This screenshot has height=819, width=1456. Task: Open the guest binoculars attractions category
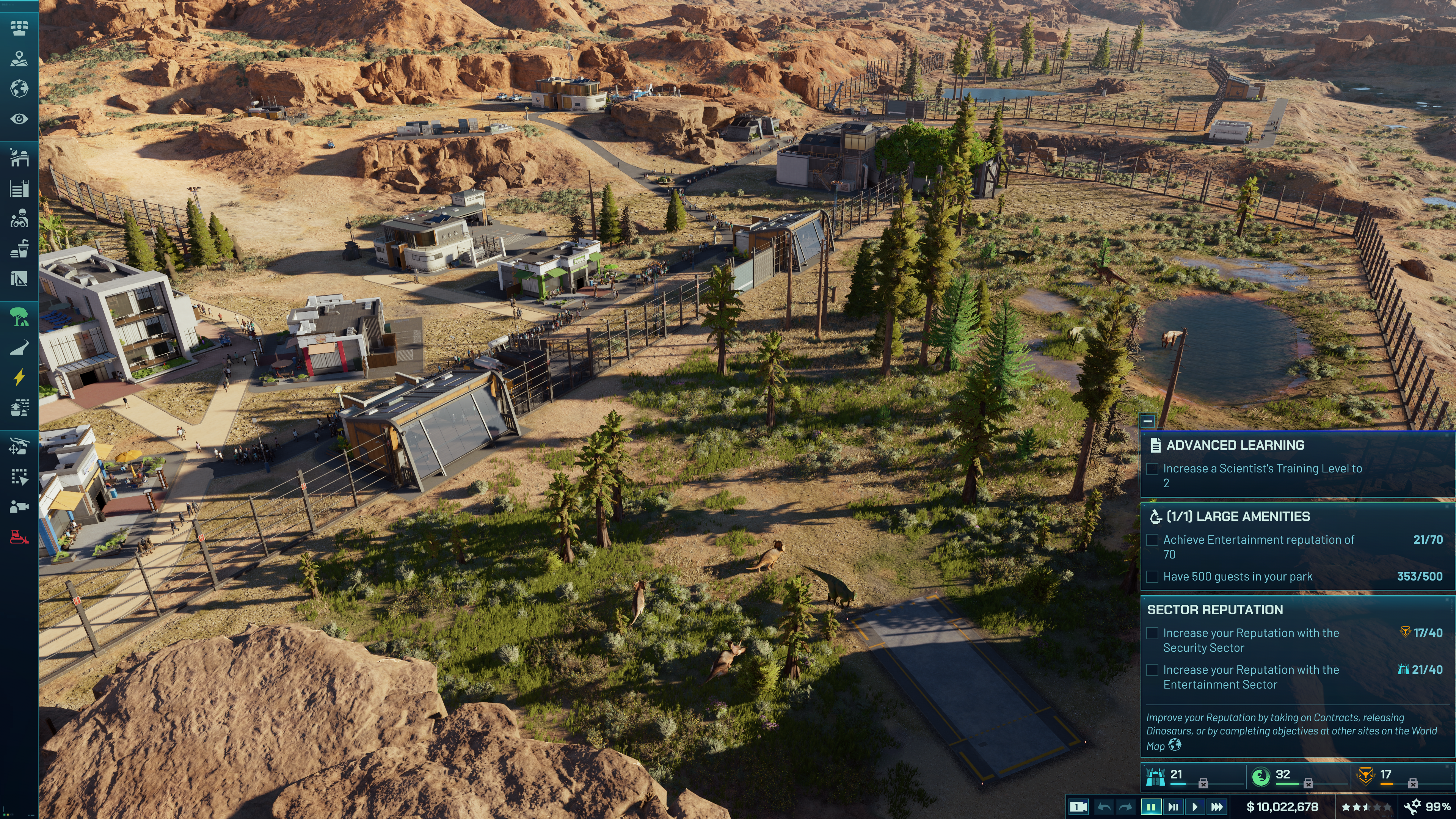[x=19, y=218]
